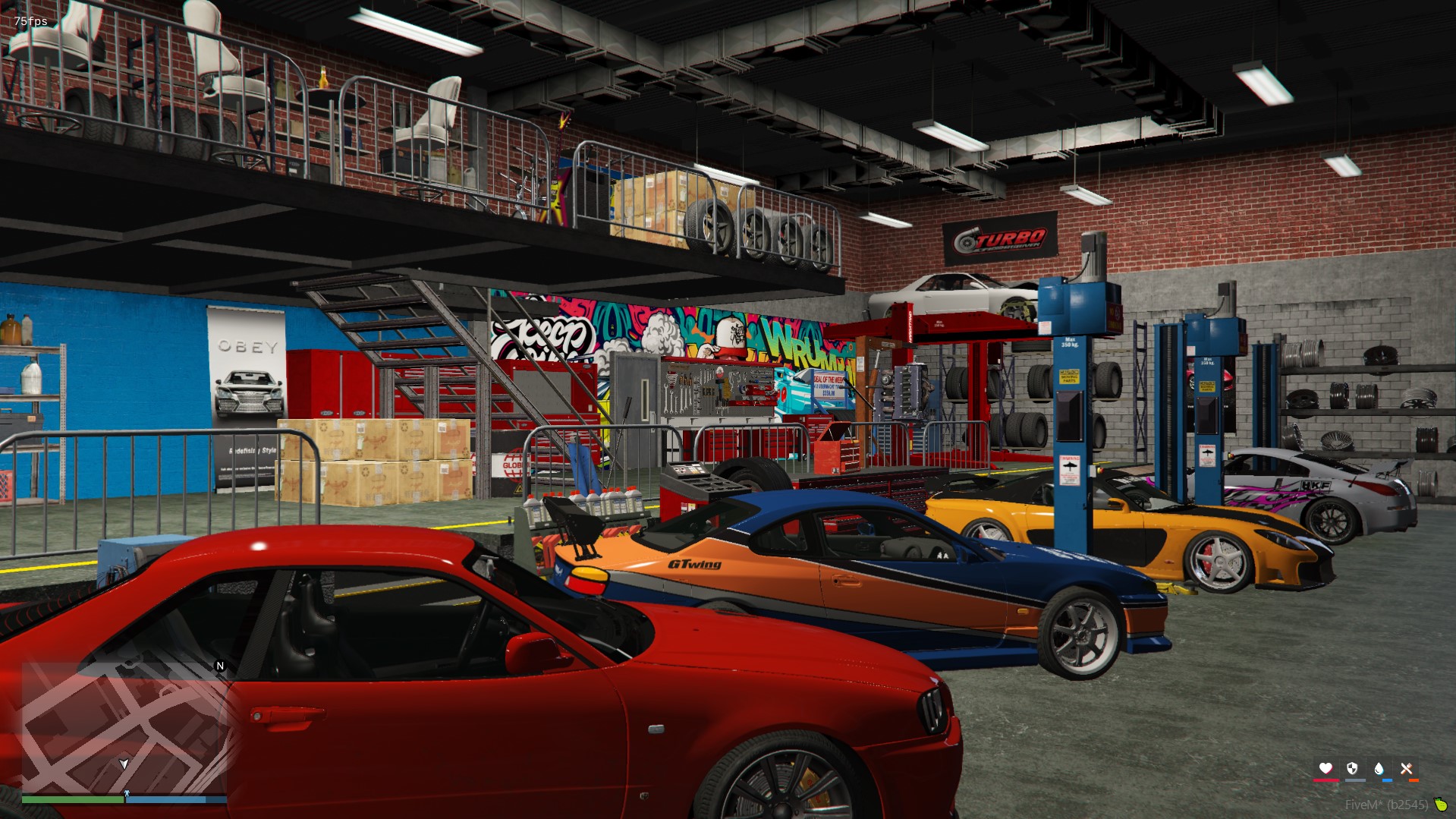Click the green FiveM pear icon
The width and height of the screenshot is (1456, 819).
click(x=1440, y=804)
